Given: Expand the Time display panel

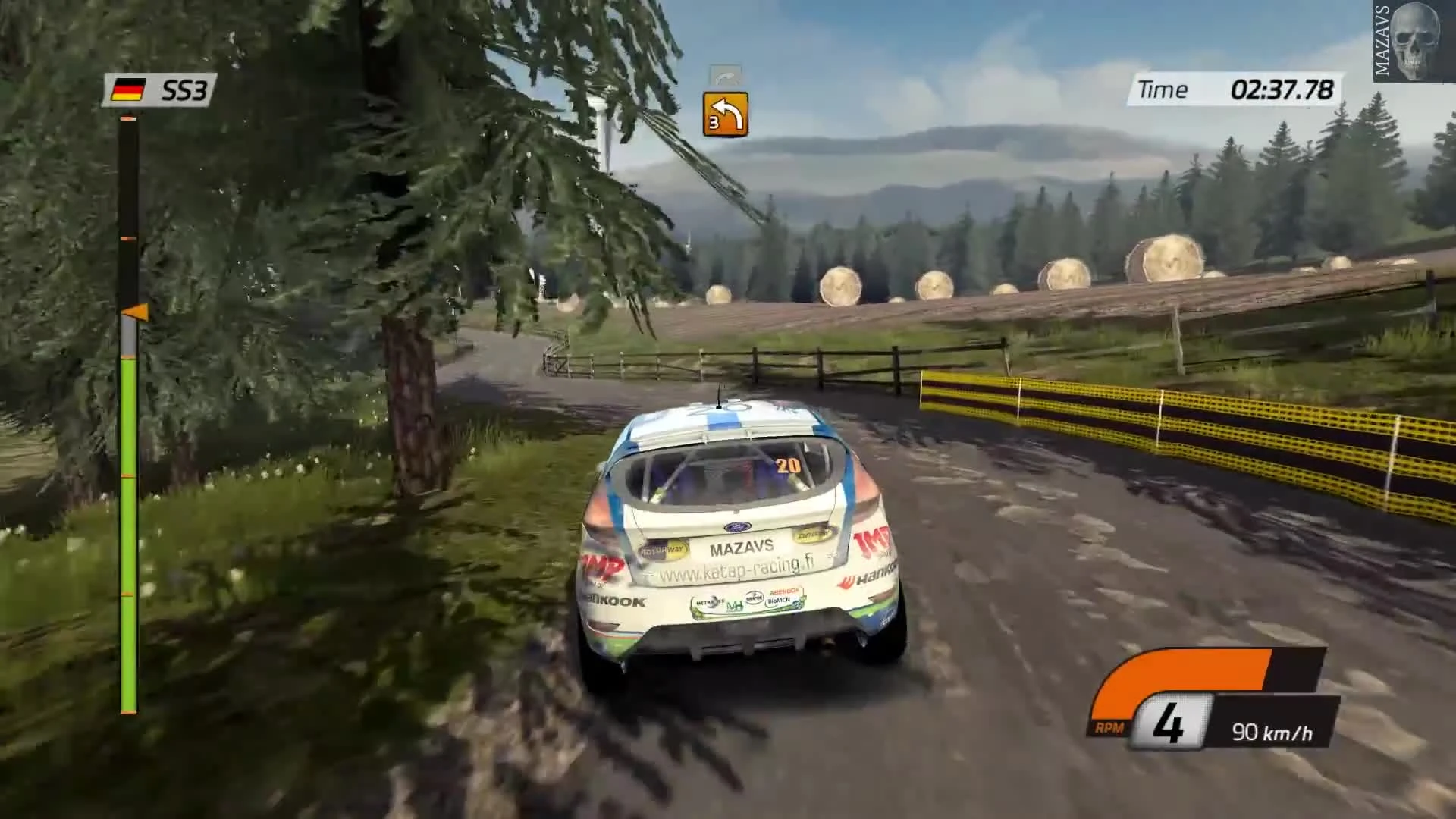Looking at the screenshot, I should pos(1236,89).
